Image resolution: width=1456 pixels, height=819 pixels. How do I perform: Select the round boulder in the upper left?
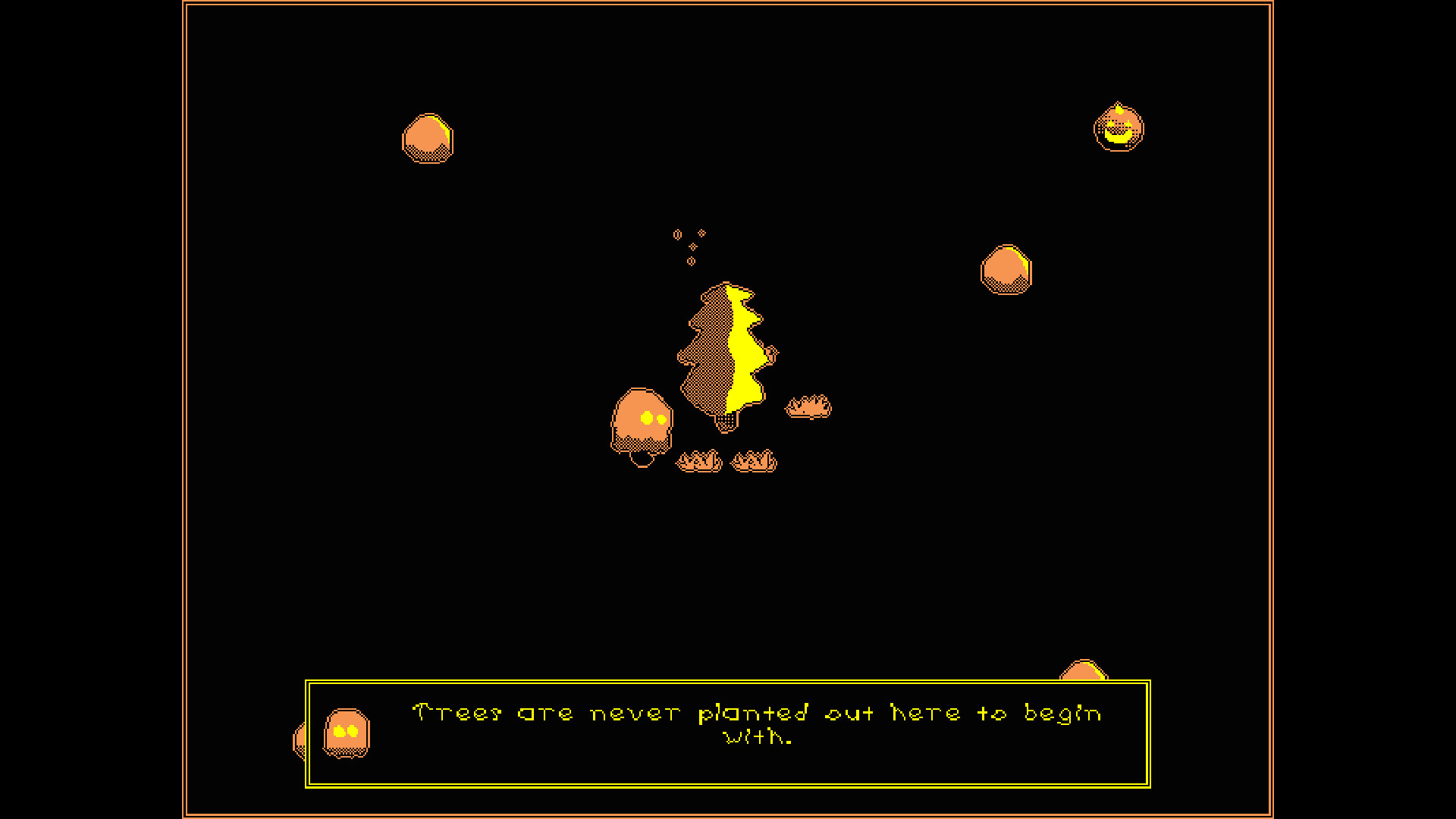pyautogui.click(x=427, y=138)
